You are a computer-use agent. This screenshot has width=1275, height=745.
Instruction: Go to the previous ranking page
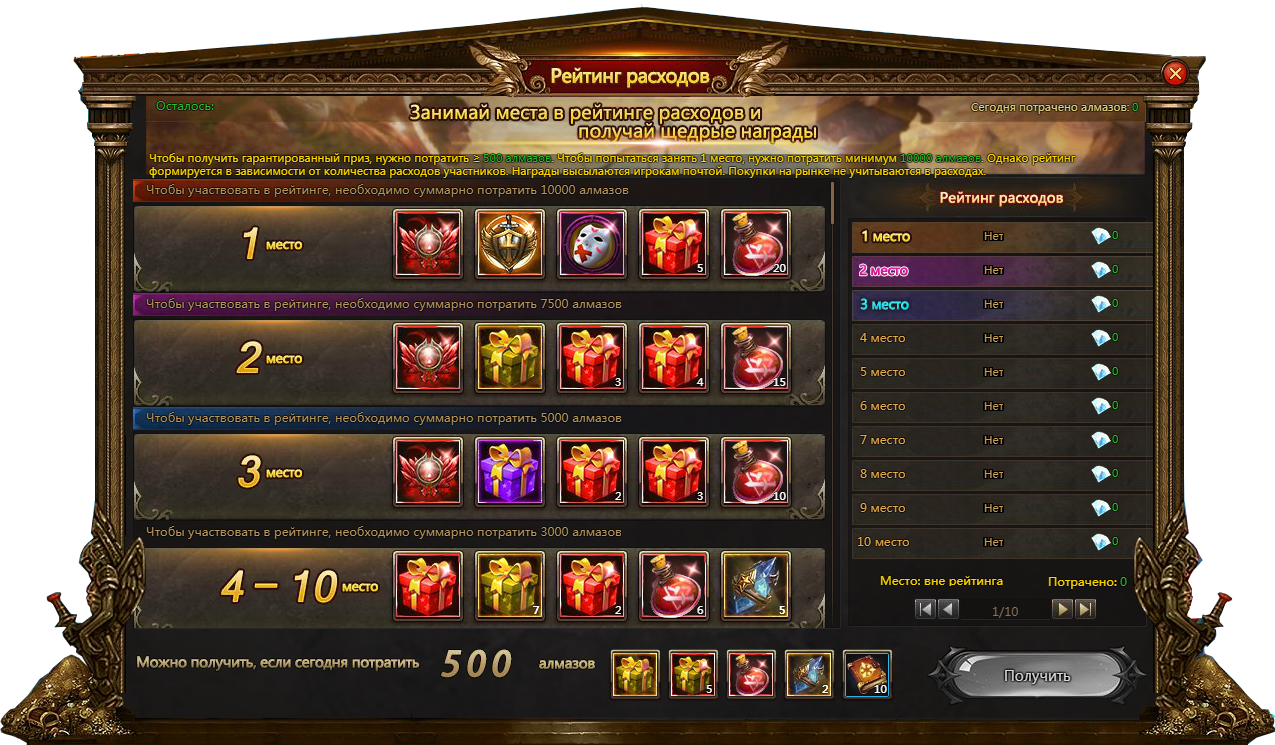pyautogui.click(x=948, y=609)
